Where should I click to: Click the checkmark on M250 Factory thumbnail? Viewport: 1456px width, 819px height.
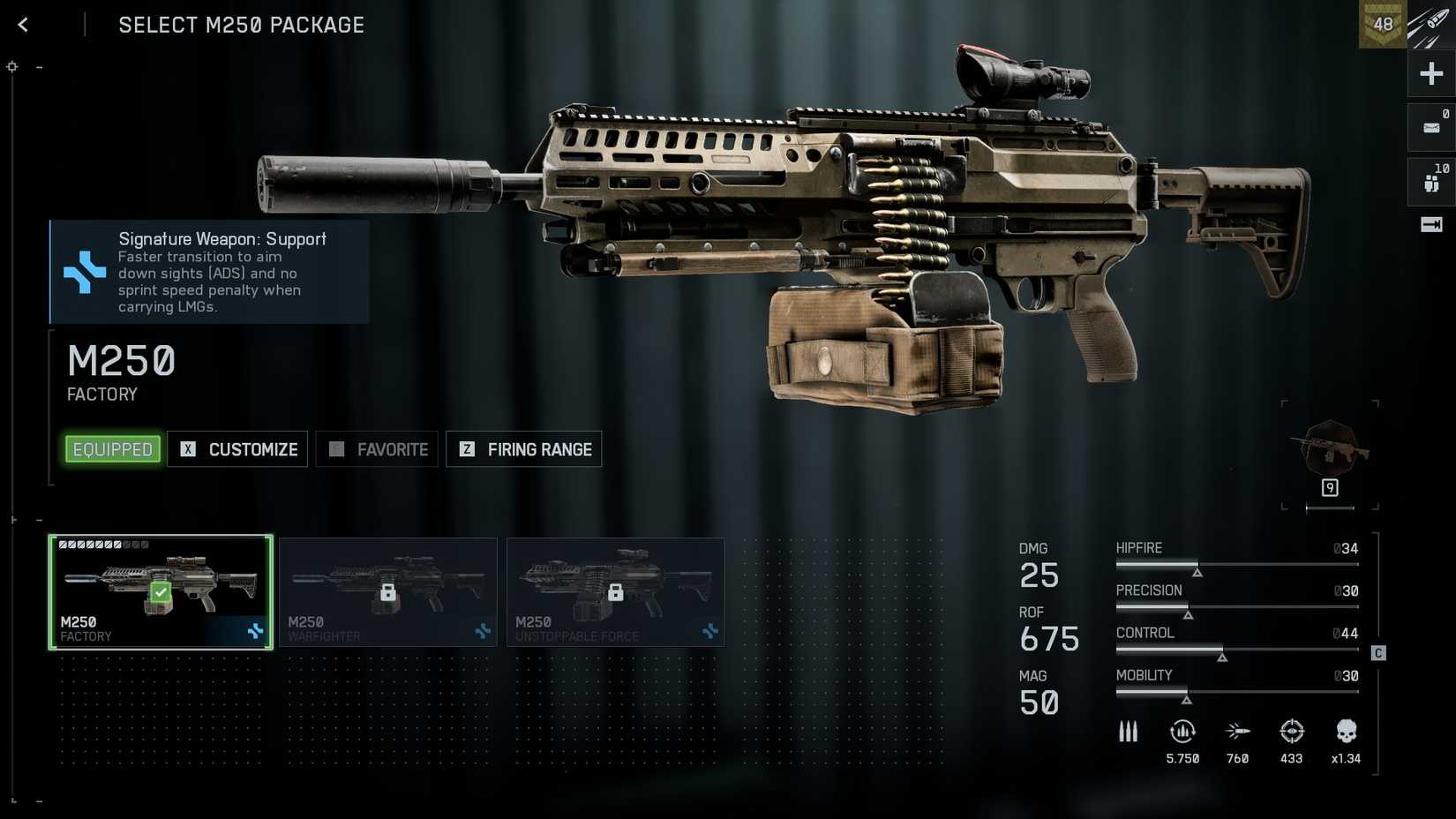click(160, 592)
